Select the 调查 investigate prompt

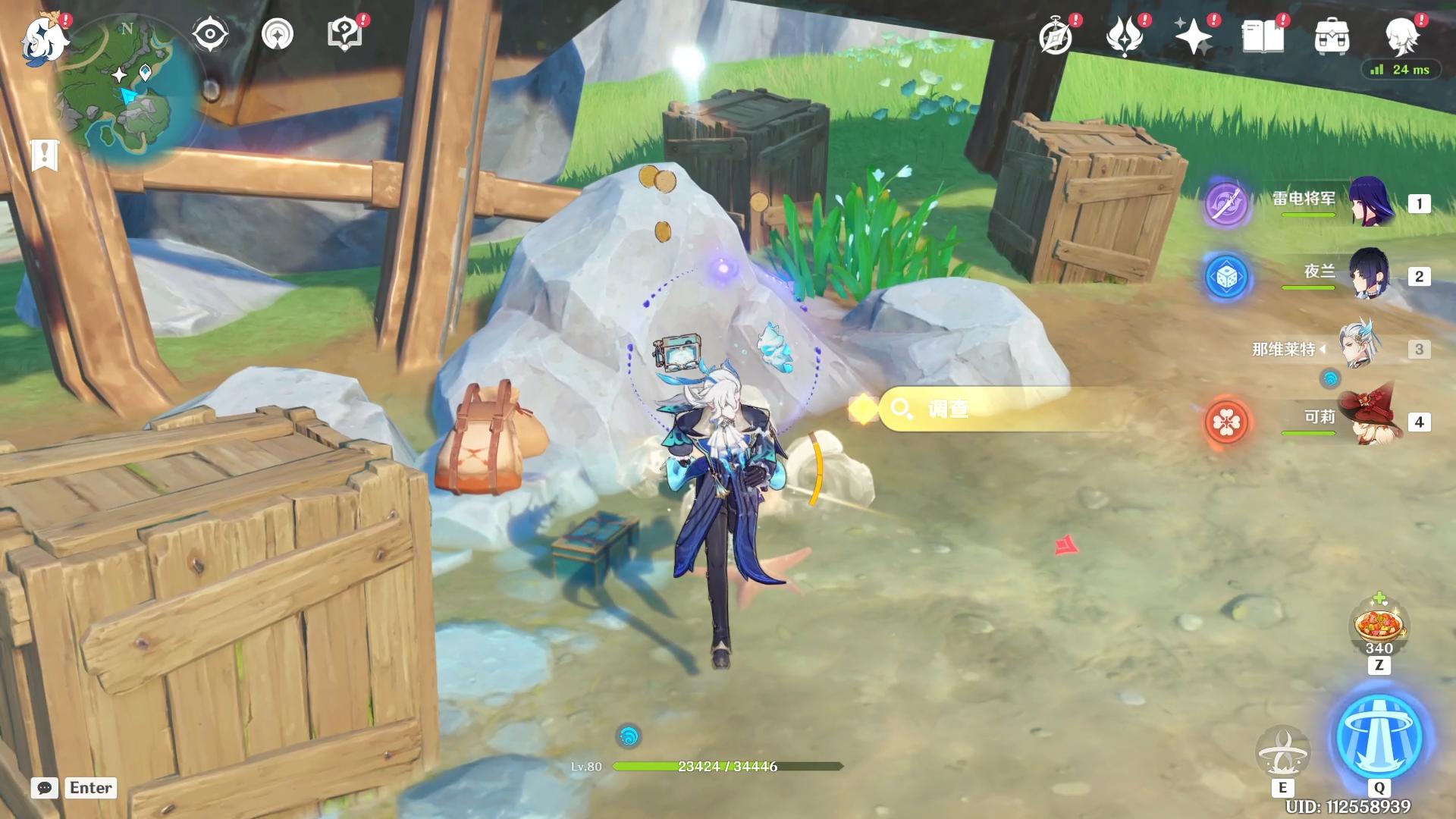tap(1001, 409)
